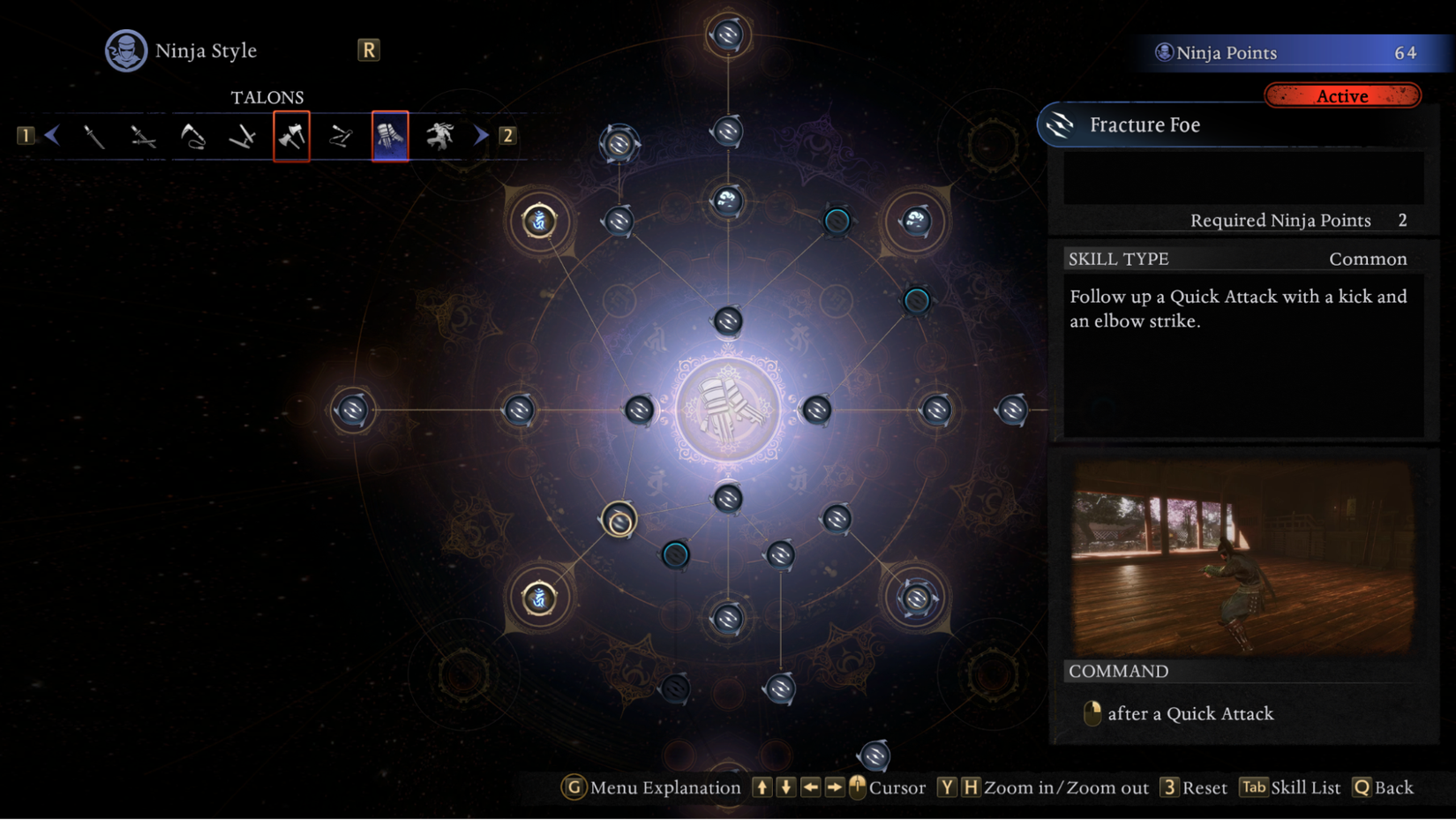Viewport: 1456px width, 820px height.
Task: Choose the tonfa weapon tab
Action: pyautogui.click(x=242, y=136)
